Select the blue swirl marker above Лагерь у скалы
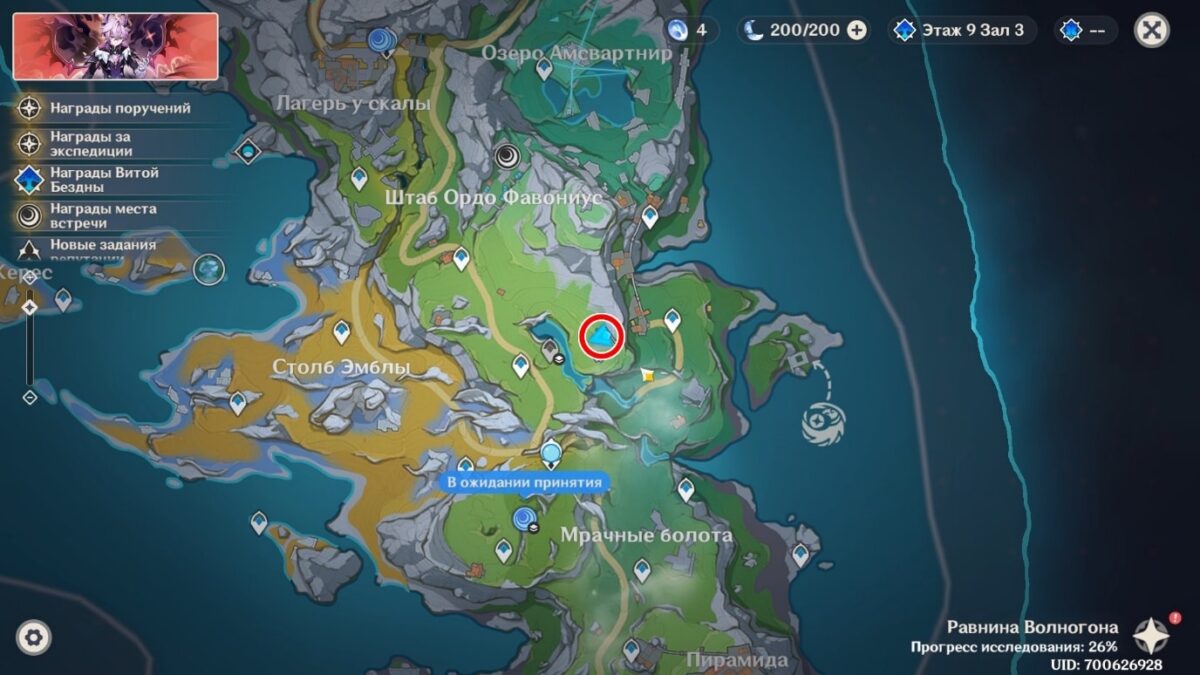This screenshot has height=675, width=1200. click(380, 39)
